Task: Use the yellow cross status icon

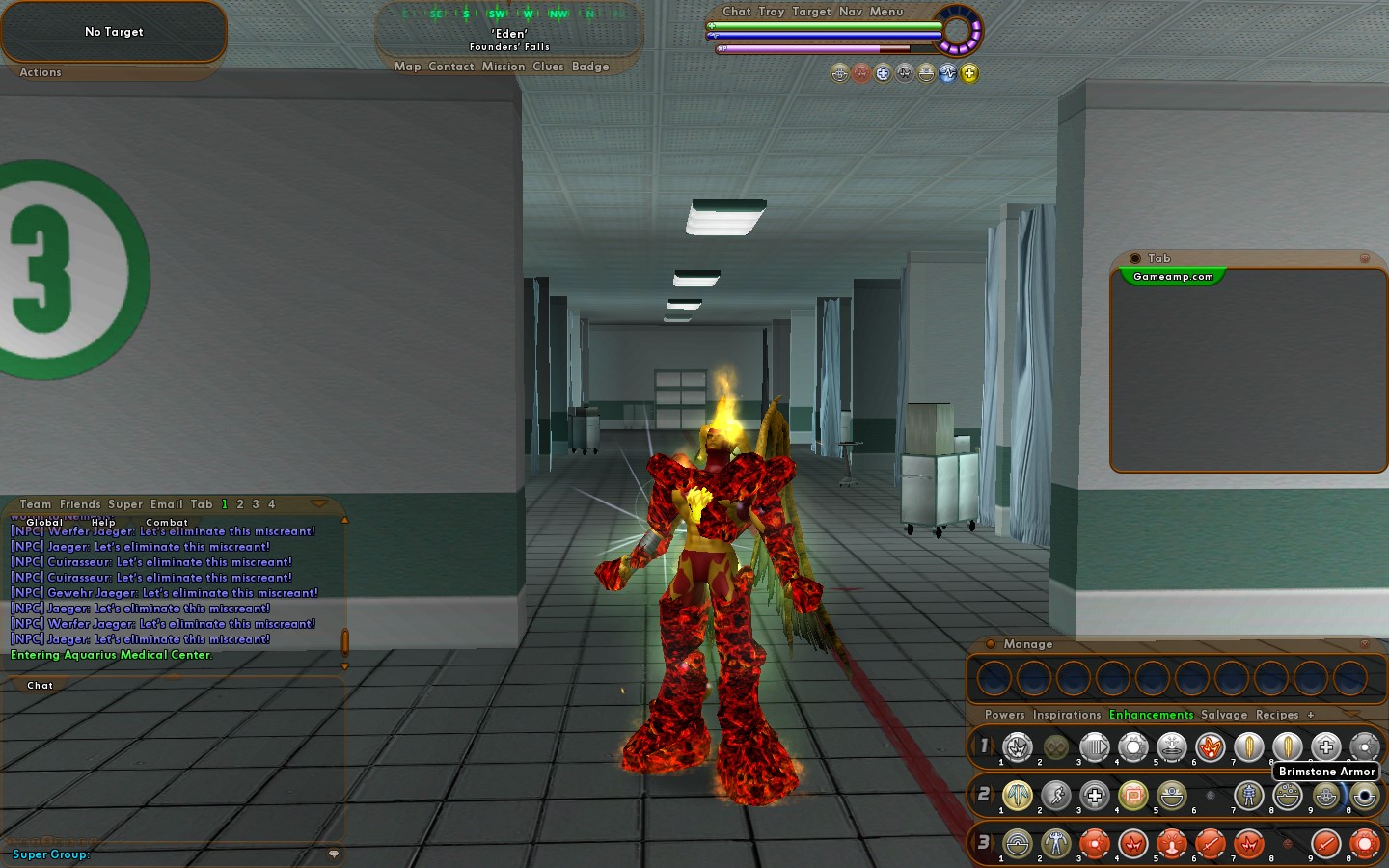Action: coord(969,73)
